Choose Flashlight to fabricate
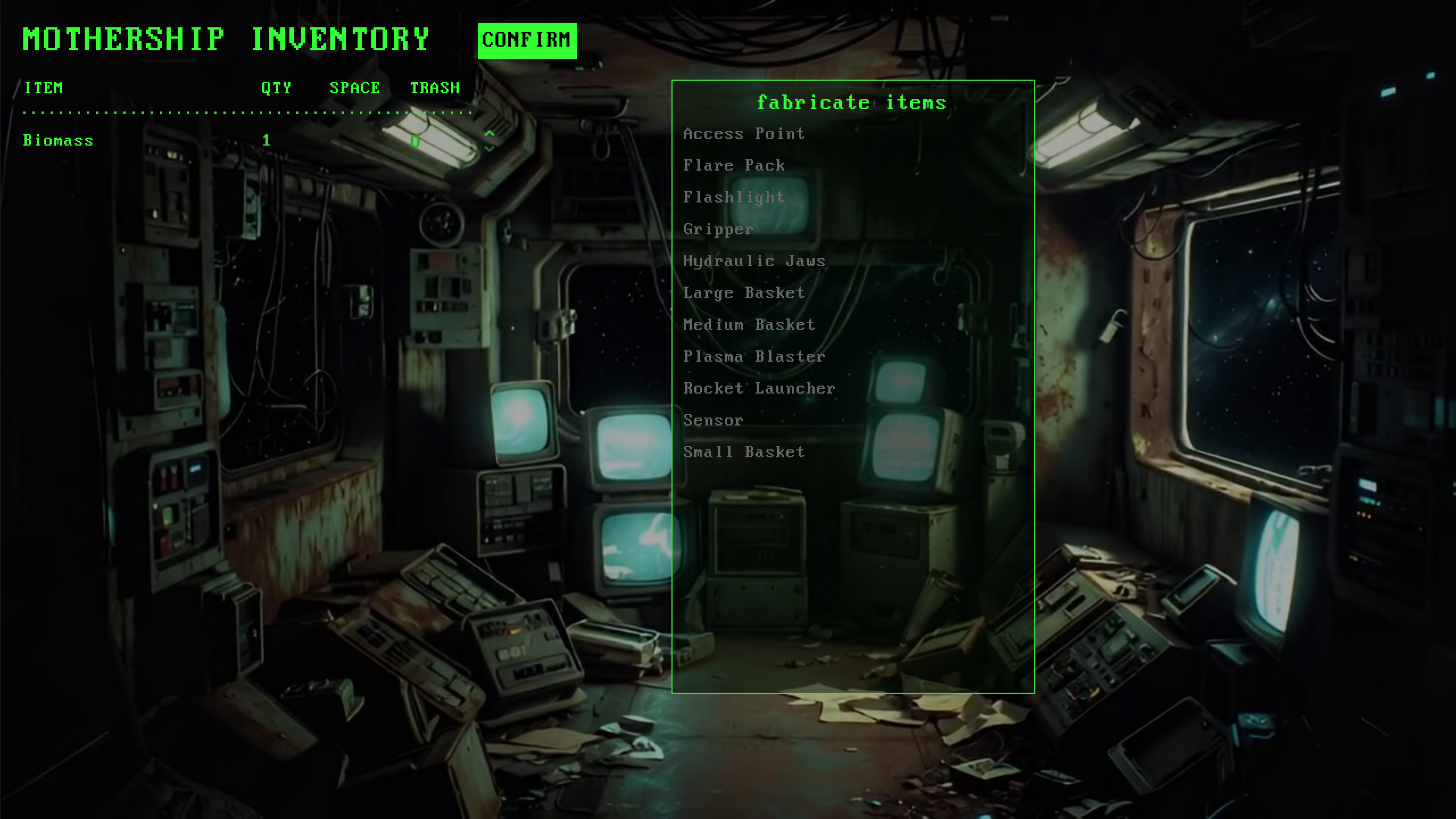The height and width of the screenshot is (819, 1456). pos(733,197)
